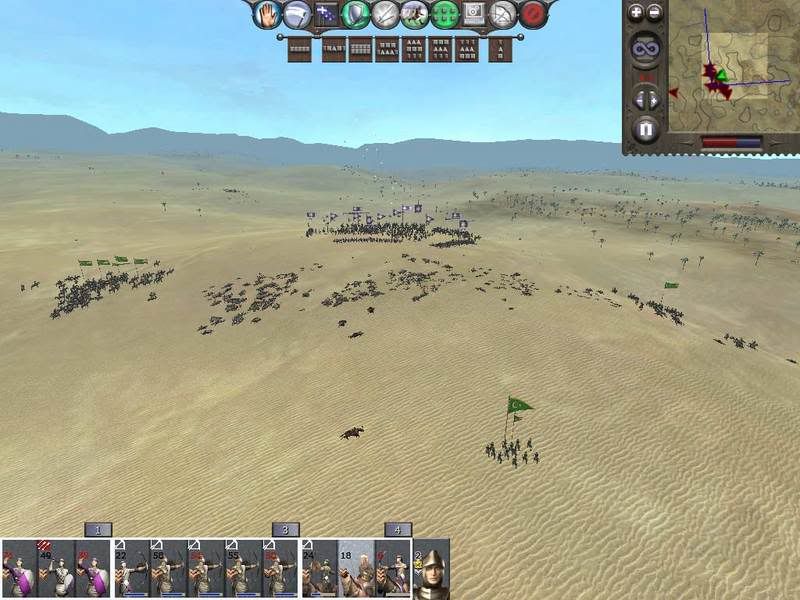Screen dimensions: 800x600
Task: Select unit group number 1 tab
Action: point(97,530)
